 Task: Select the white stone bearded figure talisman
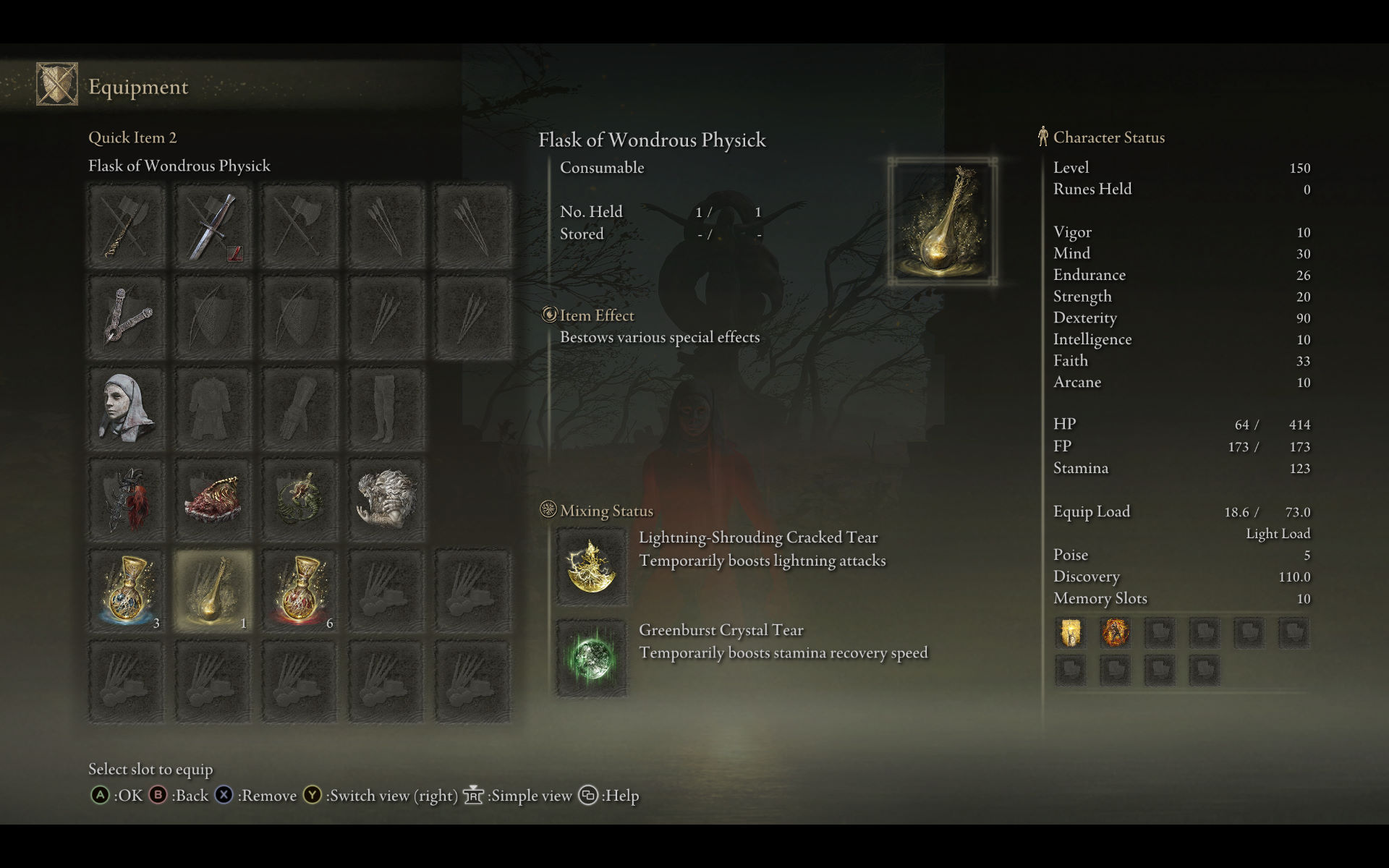(386, 500)
